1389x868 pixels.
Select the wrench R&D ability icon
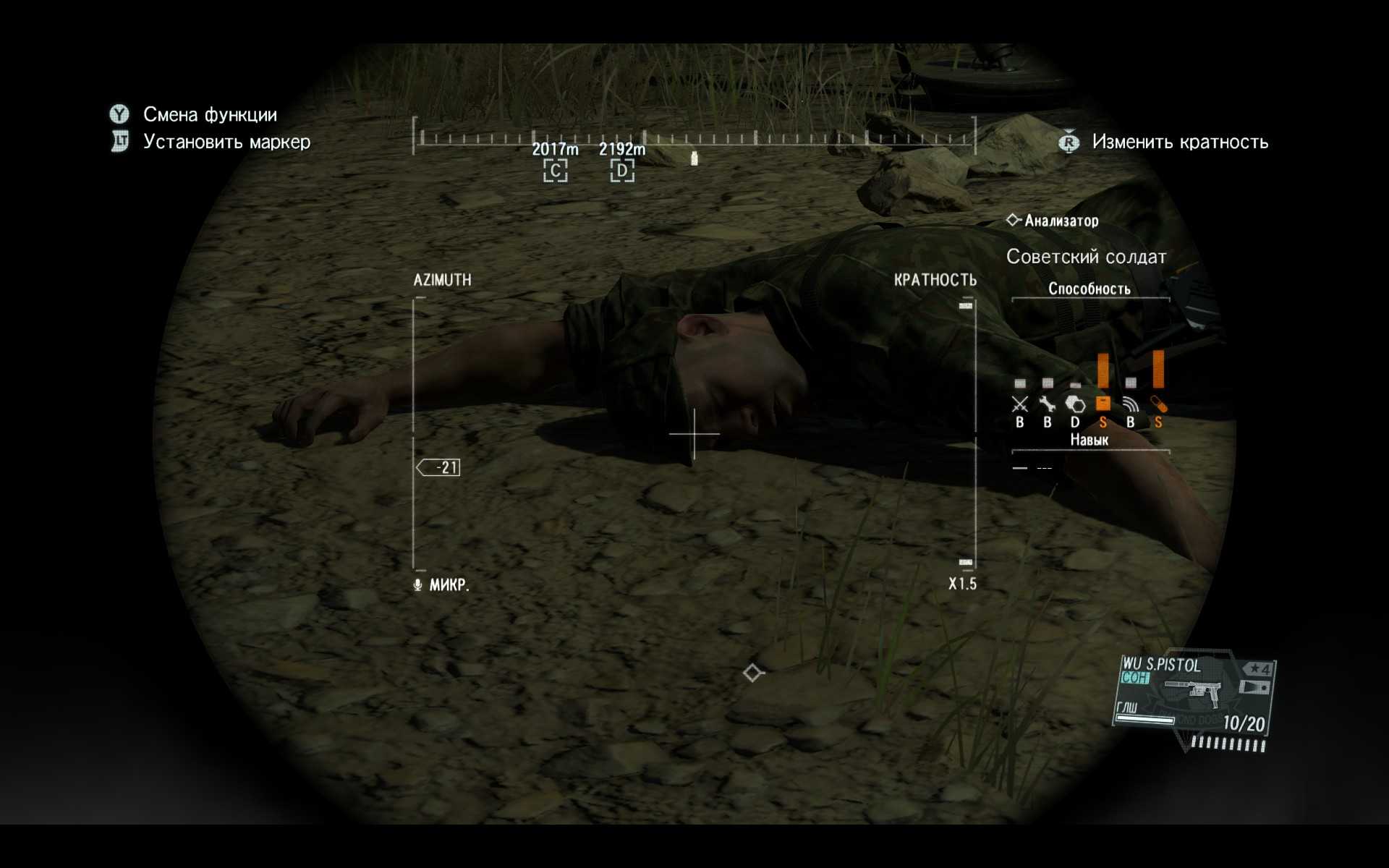[x=1047, y=404]
